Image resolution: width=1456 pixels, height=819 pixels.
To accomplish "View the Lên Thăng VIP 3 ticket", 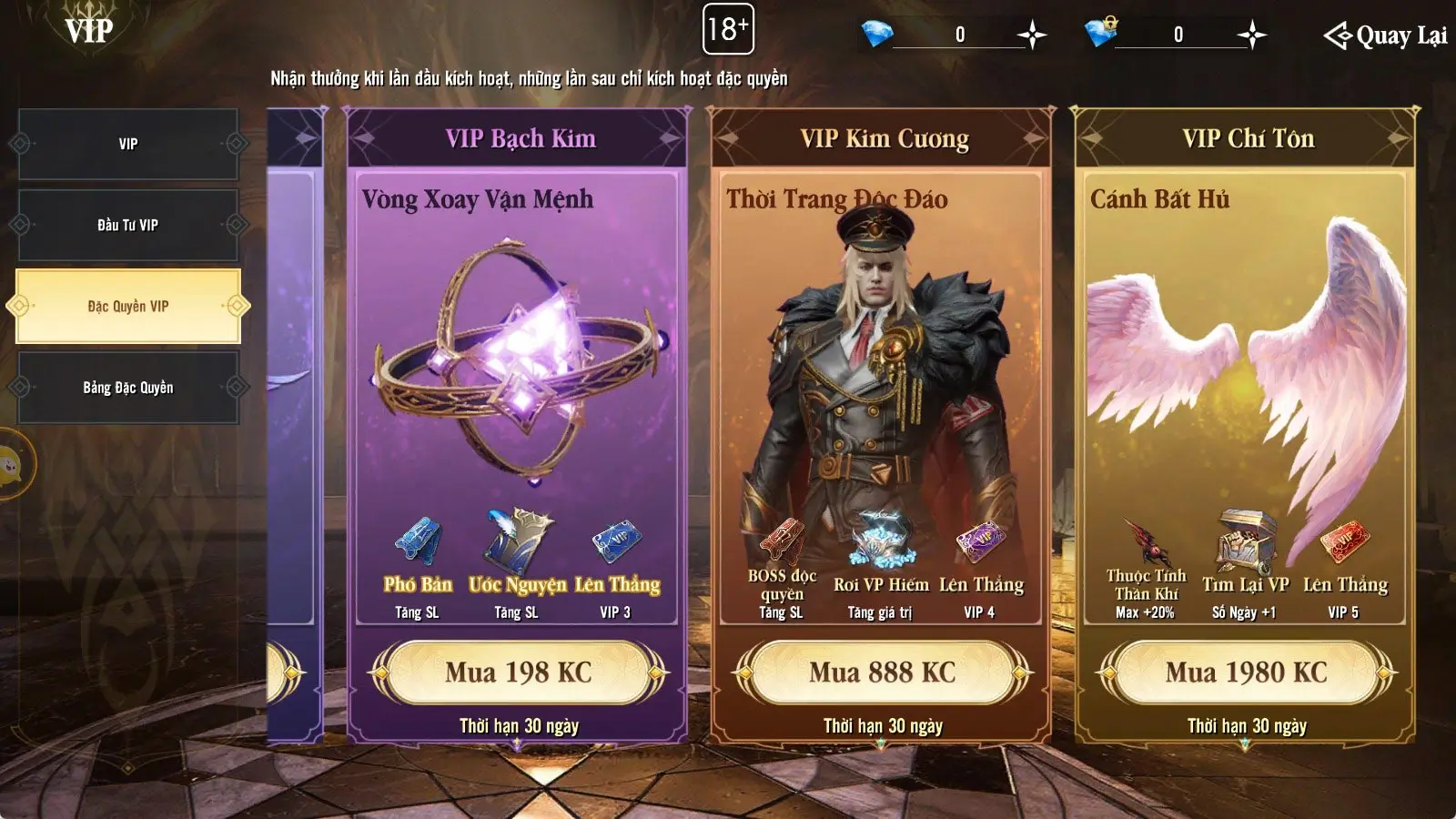I will click(x=616, y=541).
